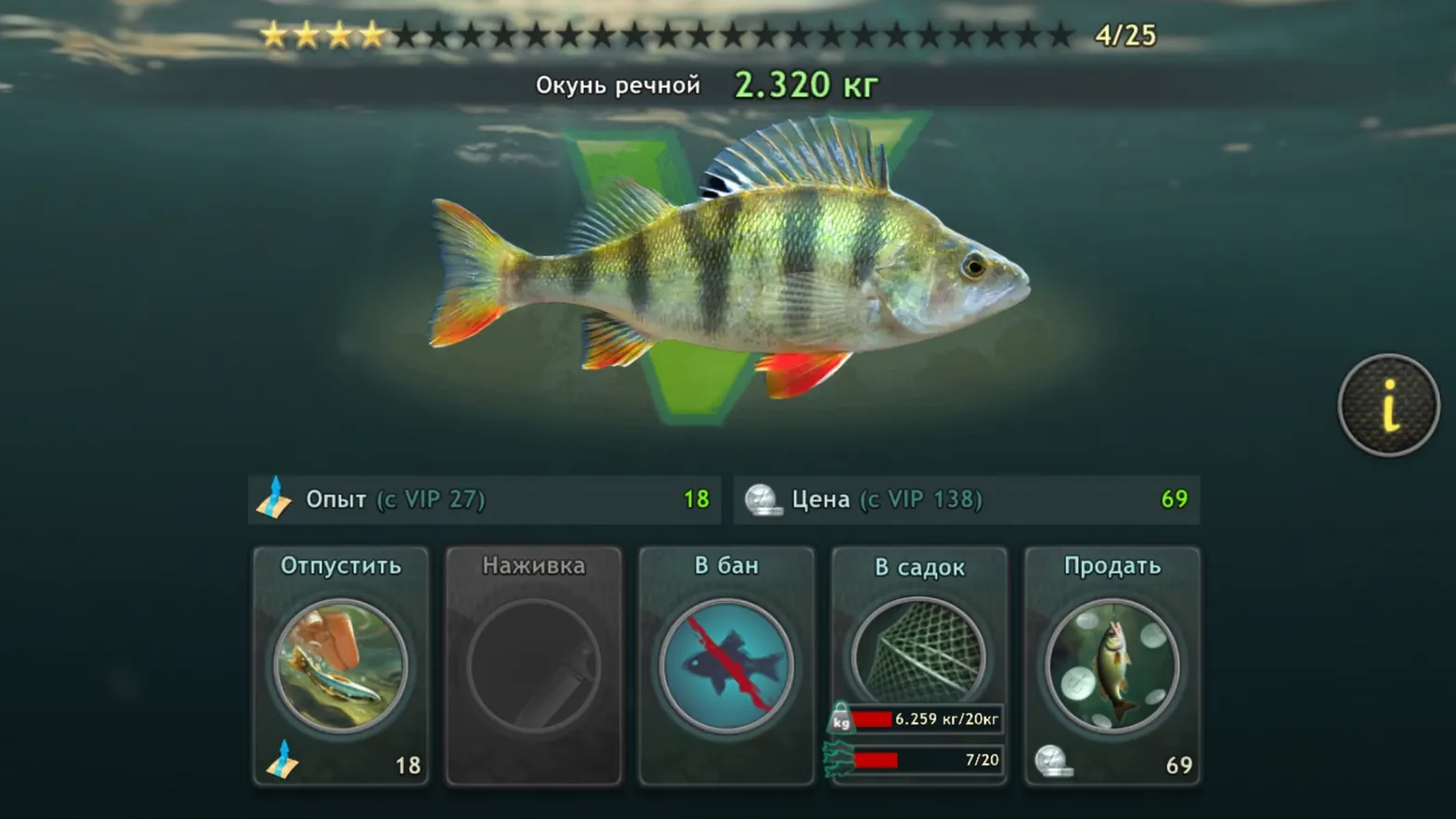Click the experience scroll icon next to Опыт

point(275,500)
